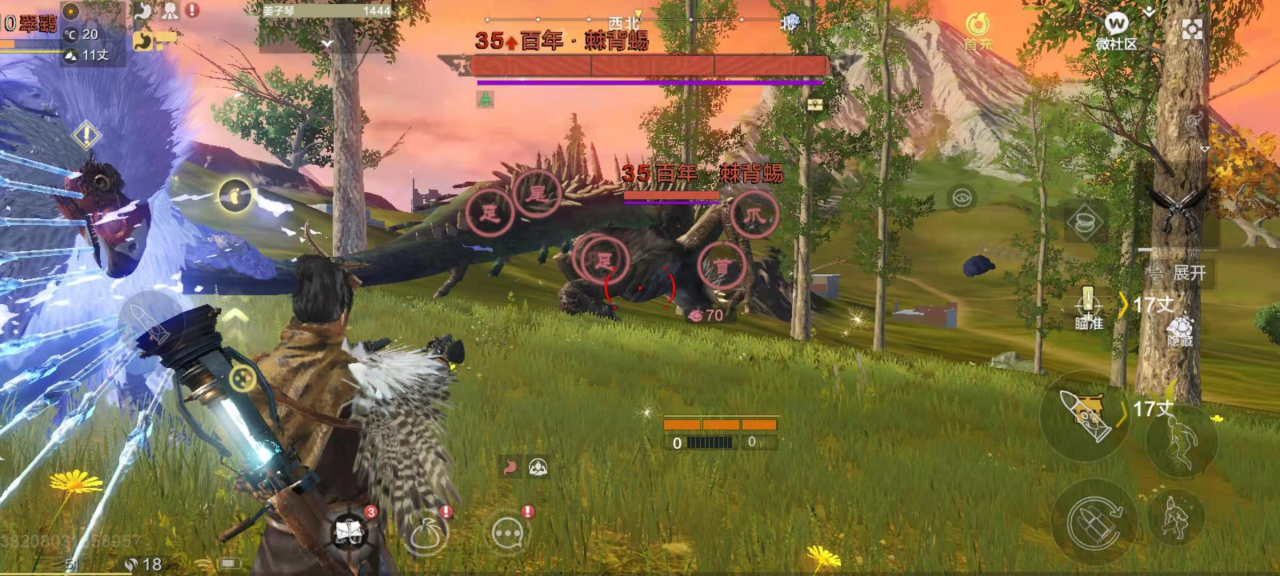The width and height of the screenshot is (1280, 576).
Task: Use the turtle shell hide skill
Action: (x=1181, y=328)
